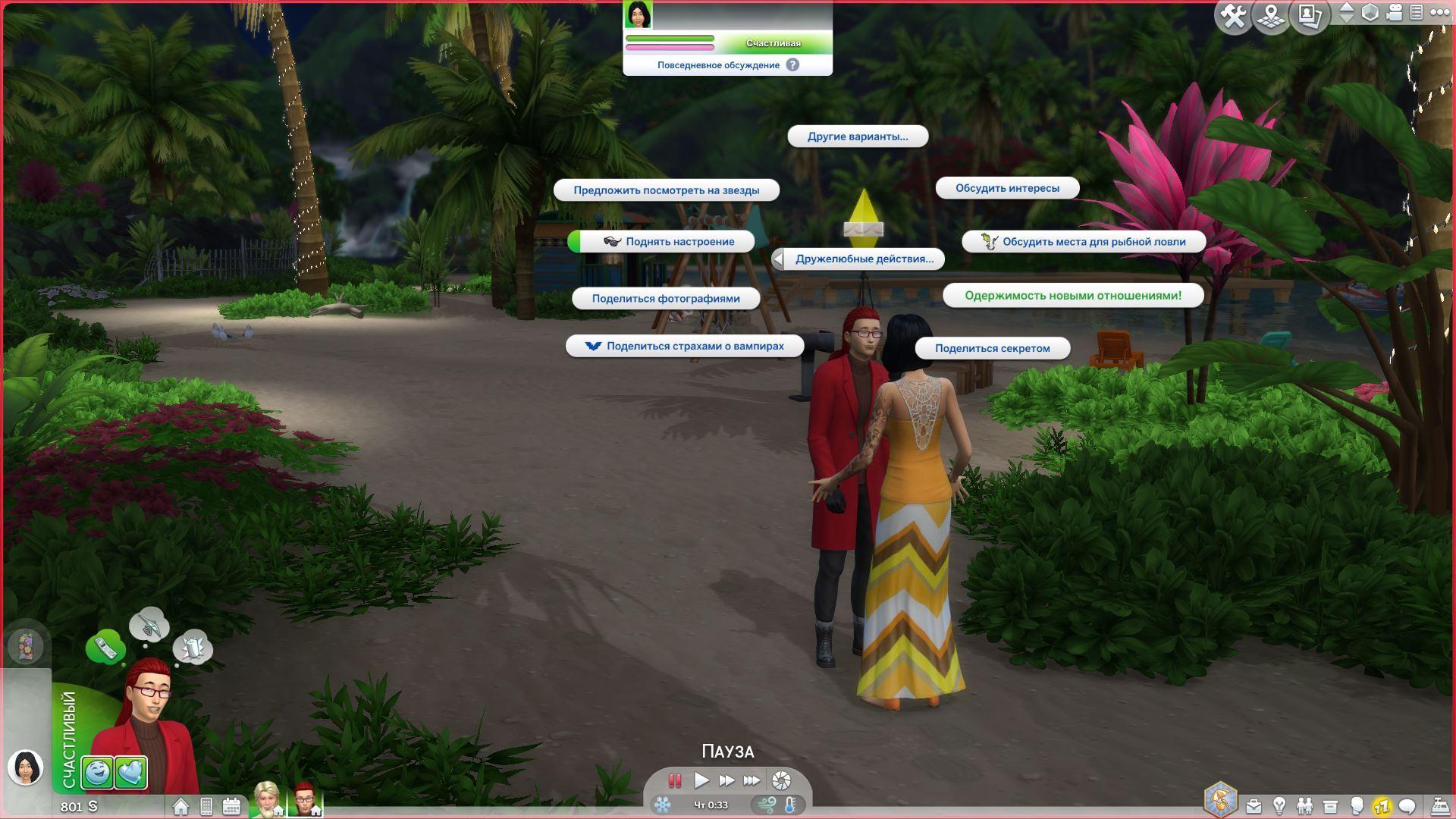Click the red pause button

(674, 780)
